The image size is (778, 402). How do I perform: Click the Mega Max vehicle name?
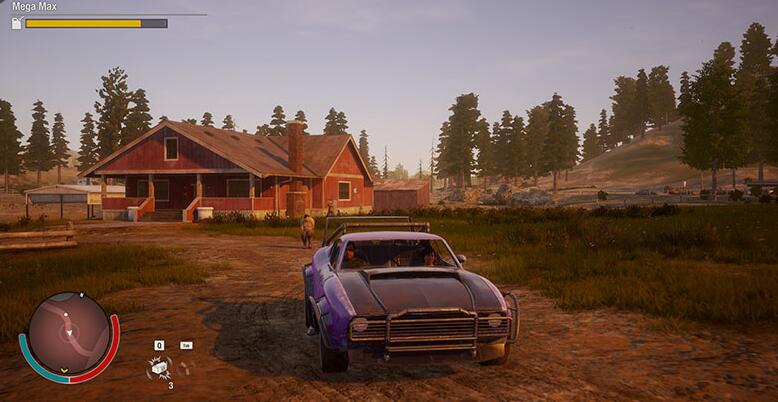pos(33,7)
